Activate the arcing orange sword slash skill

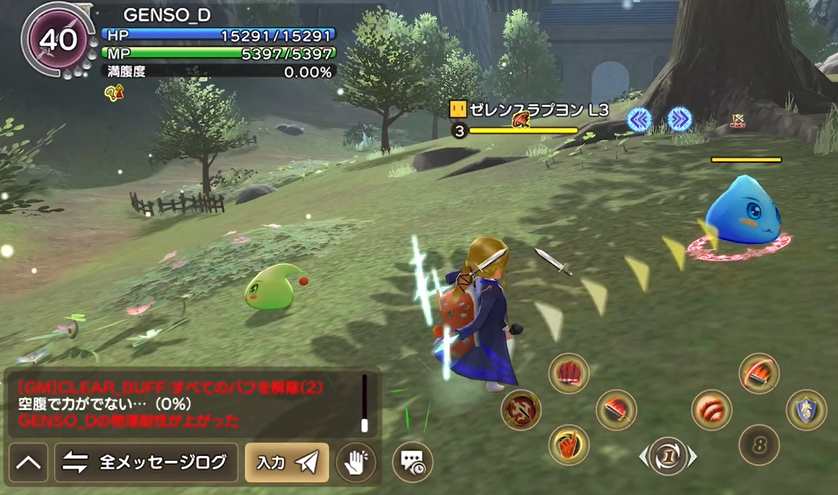click(759, 373)
